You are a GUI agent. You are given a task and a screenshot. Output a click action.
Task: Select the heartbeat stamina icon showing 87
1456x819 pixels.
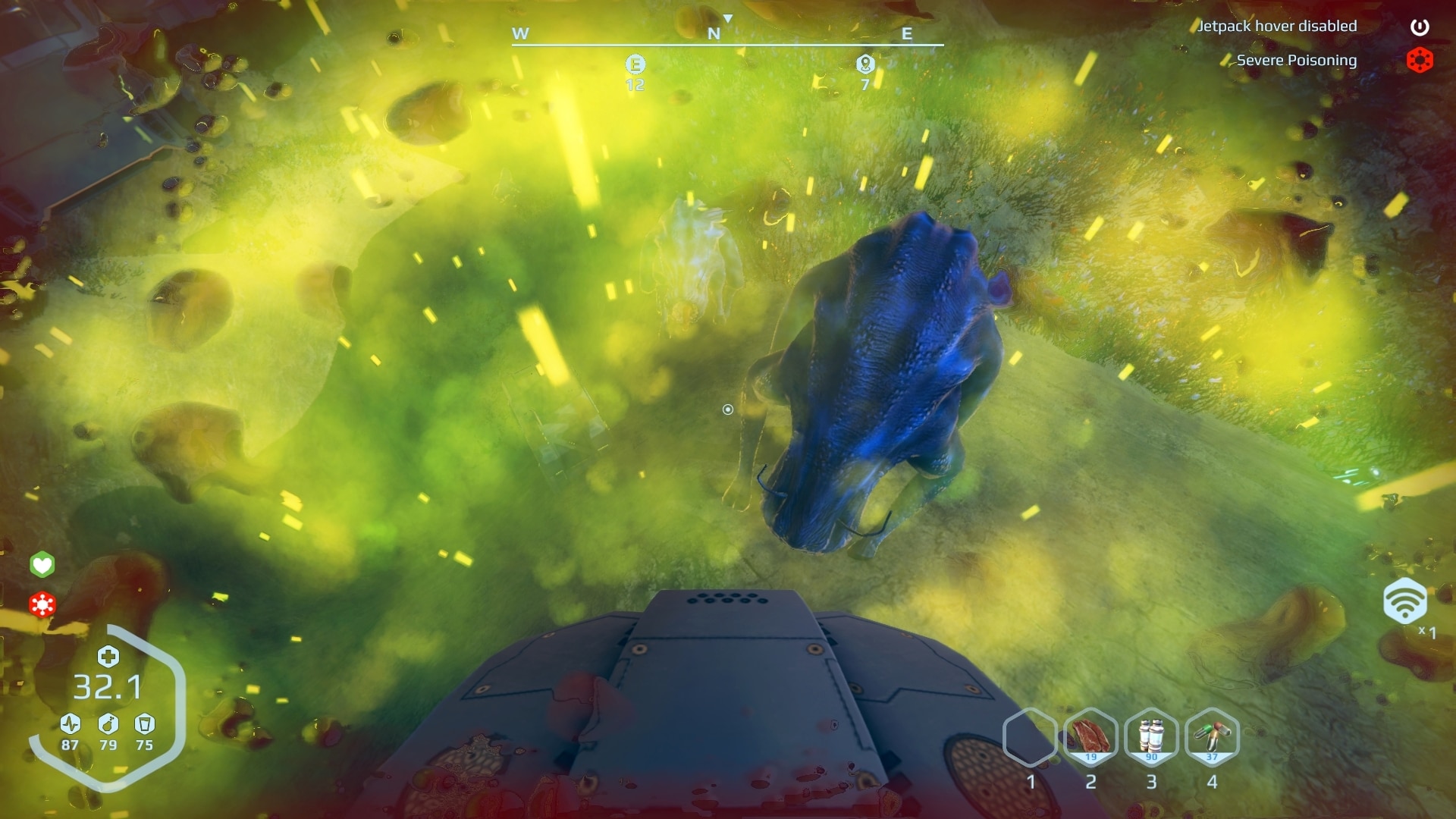68,724
